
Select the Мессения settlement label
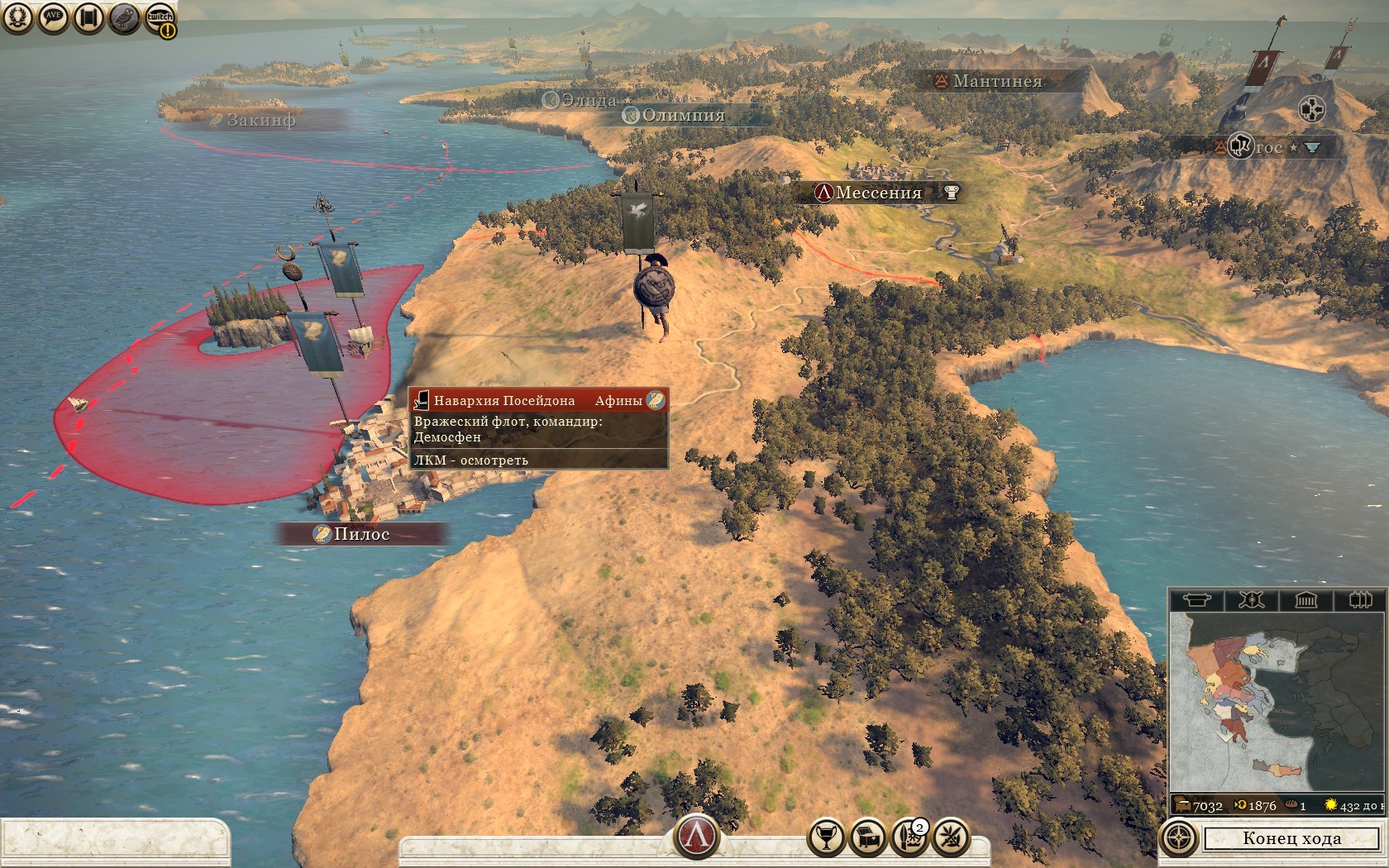pyautogui.click(x=878, y=193)
